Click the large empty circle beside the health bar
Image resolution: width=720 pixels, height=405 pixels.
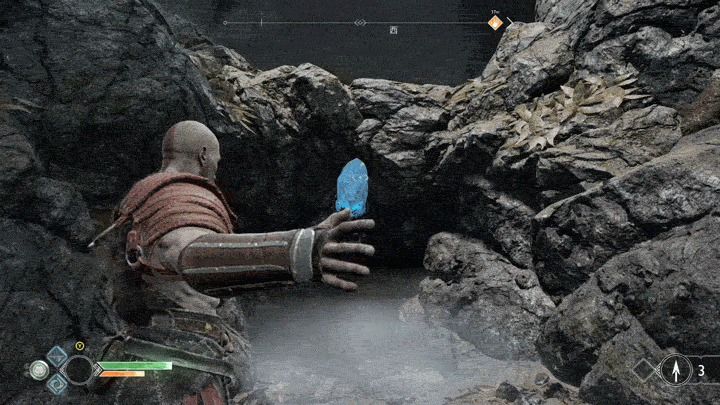[x=78, y=369]
